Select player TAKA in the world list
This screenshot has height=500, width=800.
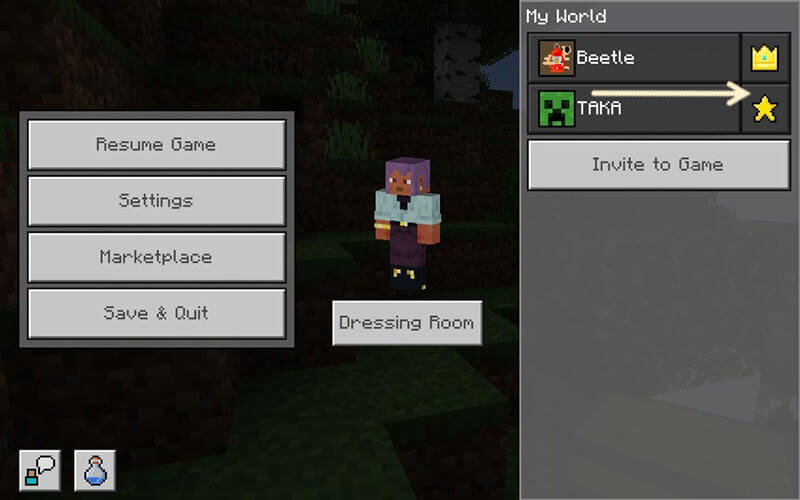[x=634, y=108]
